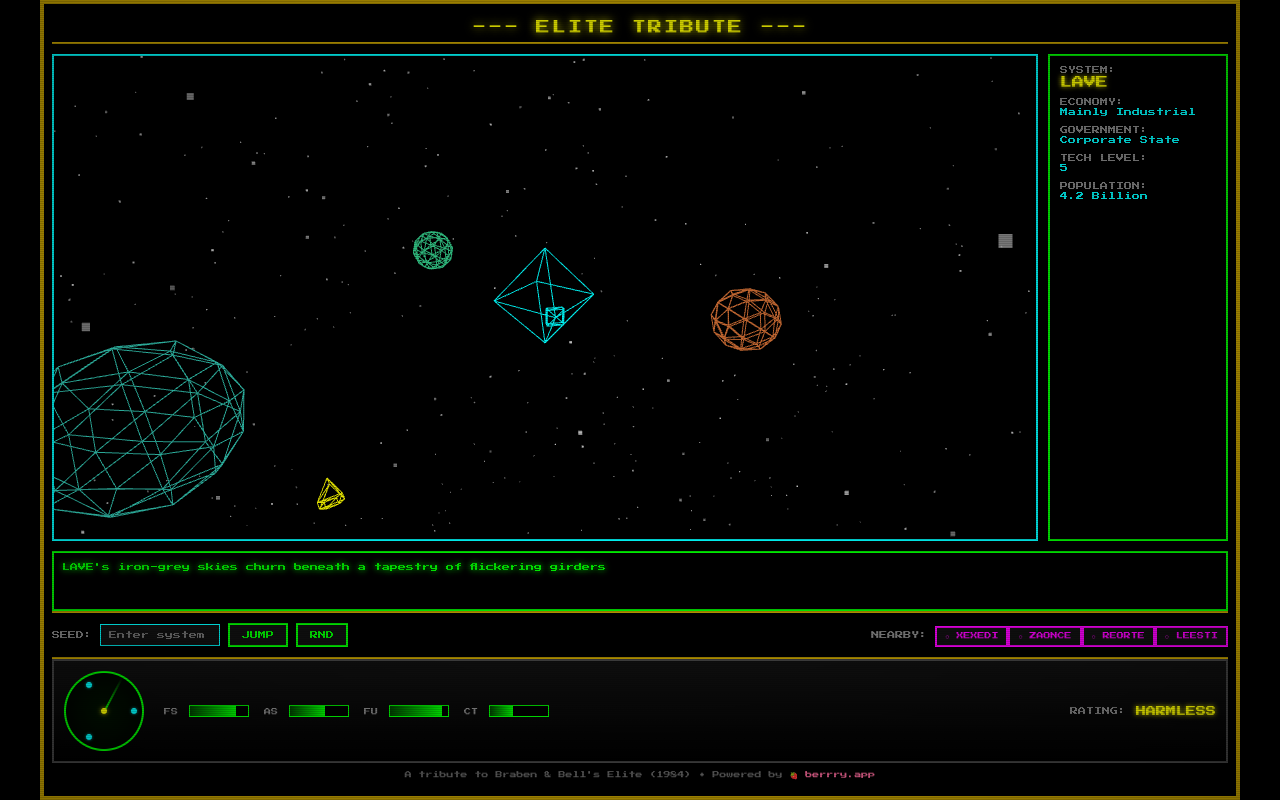Click the Enter system seed field
Screen dimensions: 1280x800
click(159, 634)
